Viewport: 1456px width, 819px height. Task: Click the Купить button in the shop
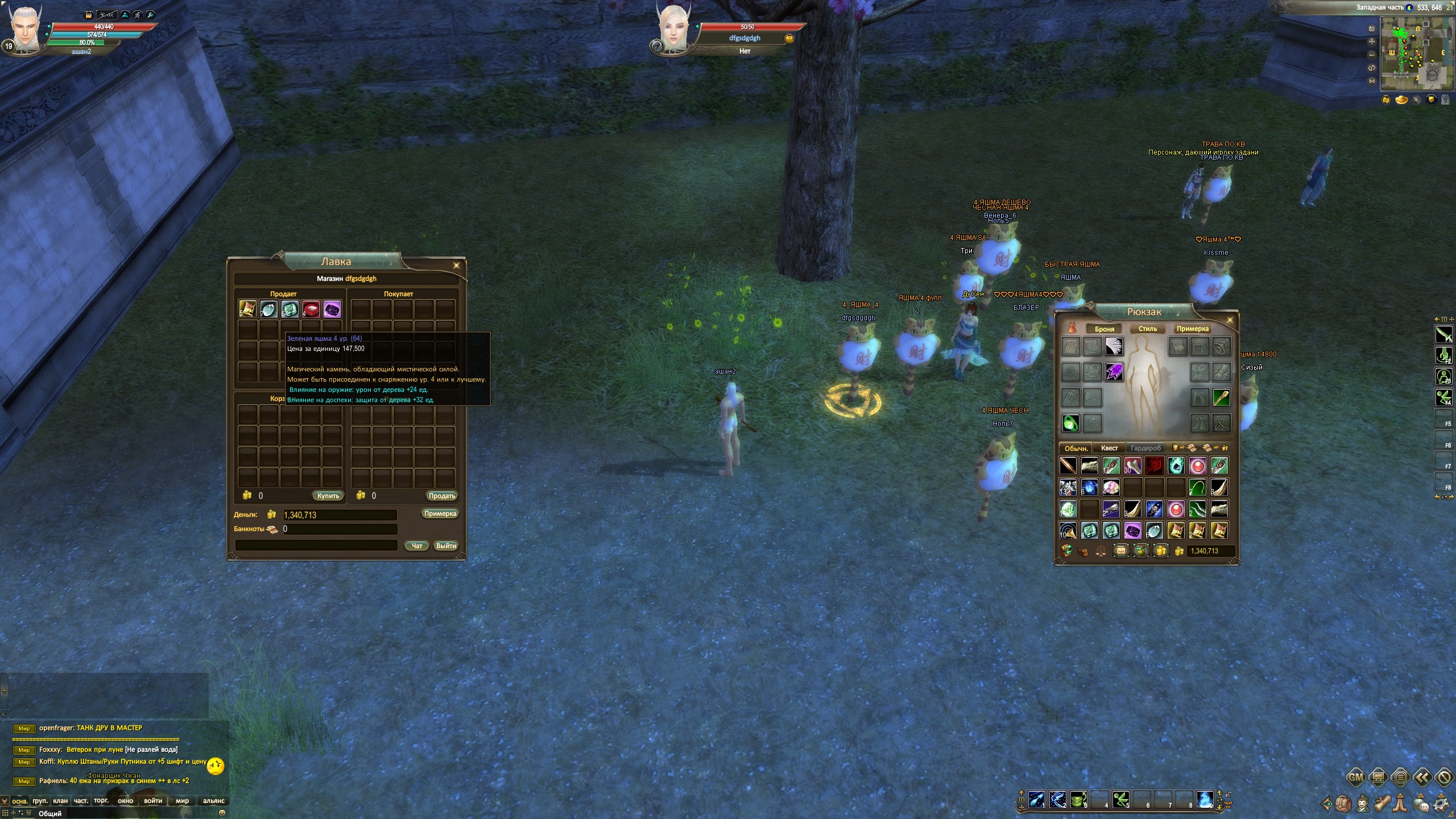[328, 495]
